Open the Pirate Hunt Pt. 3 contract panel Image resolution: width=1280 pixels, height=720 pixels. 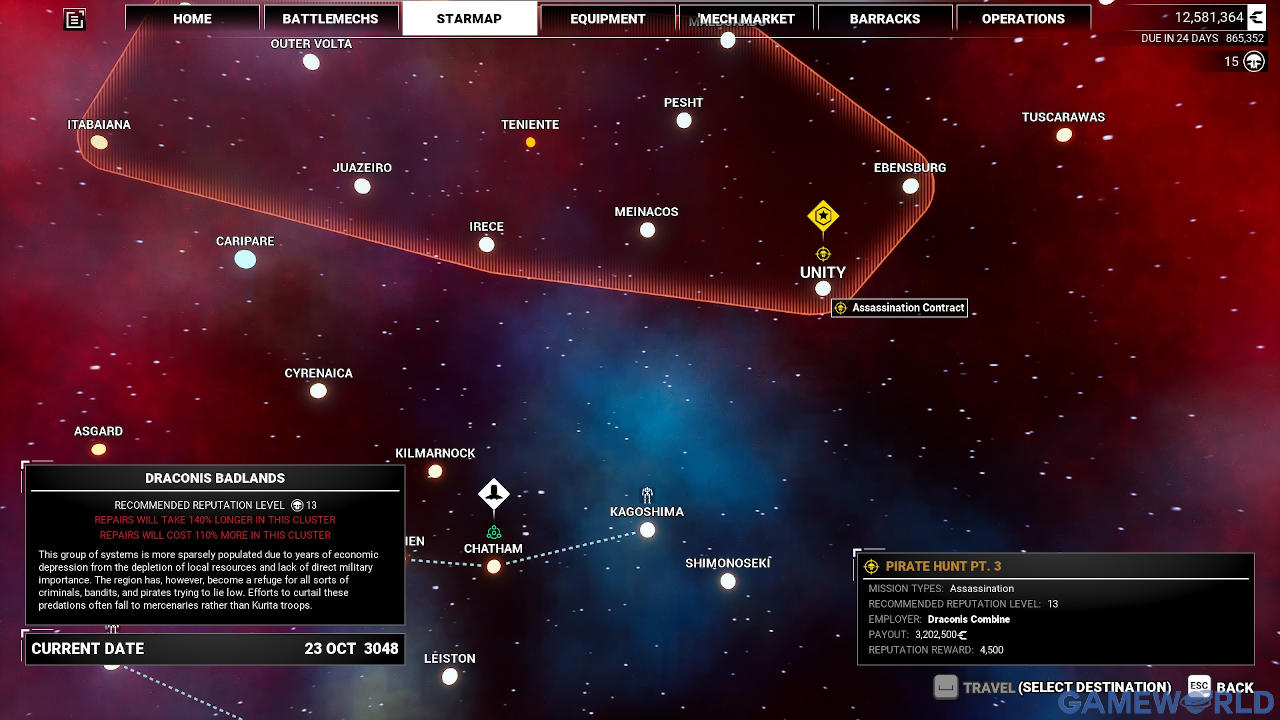[1055, 608]
